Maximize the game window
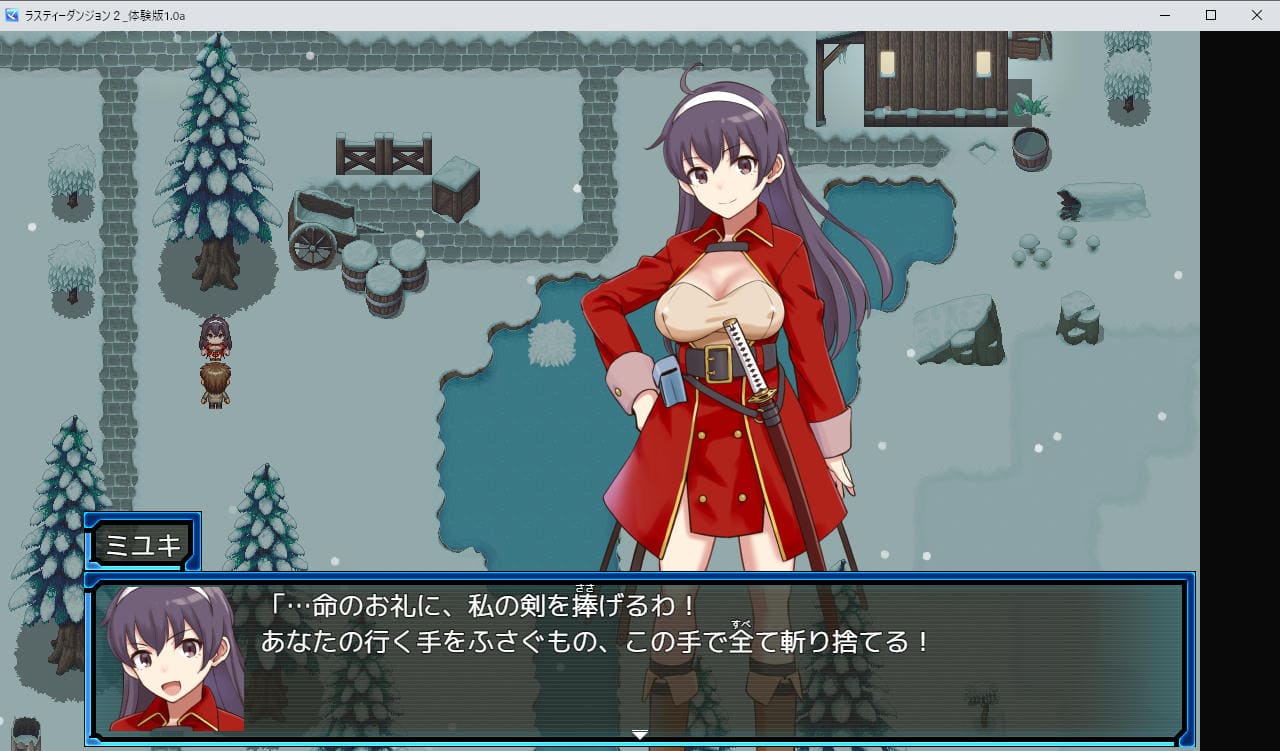 (x=1210, y=15)
